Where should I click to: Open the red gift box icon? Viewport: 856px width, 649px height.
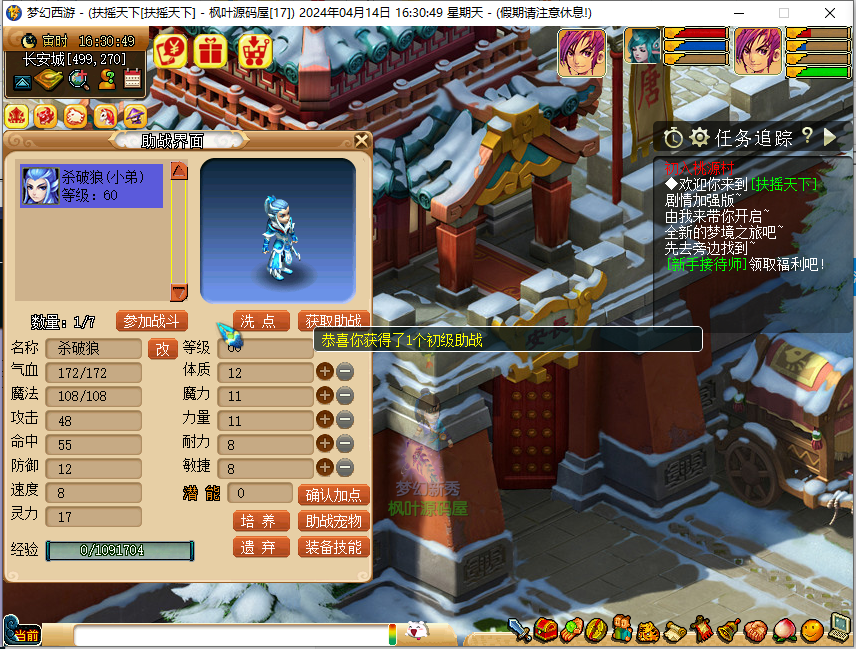(210, 49)
